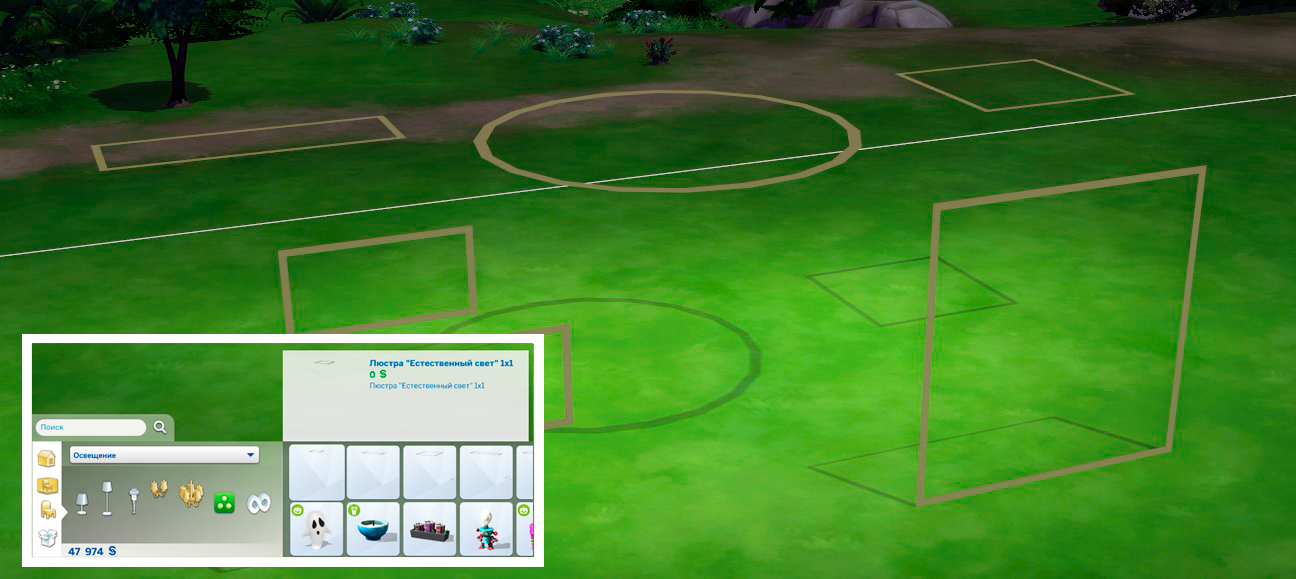Screen dimensions: 1296x579
Task: Choose the blue bowl candle item
Action: coord(373,529)
